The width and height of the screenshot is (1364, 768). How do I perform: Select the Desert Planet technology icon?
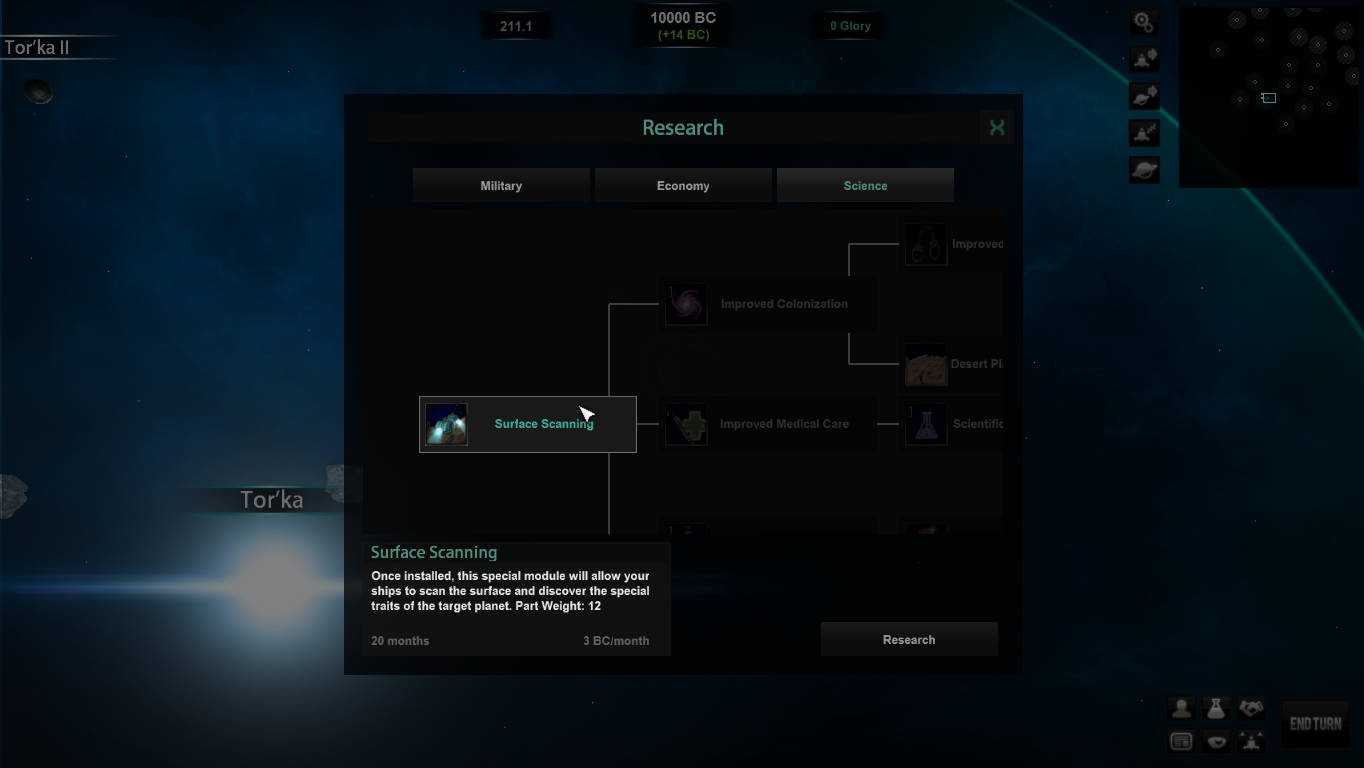(925, 364)
